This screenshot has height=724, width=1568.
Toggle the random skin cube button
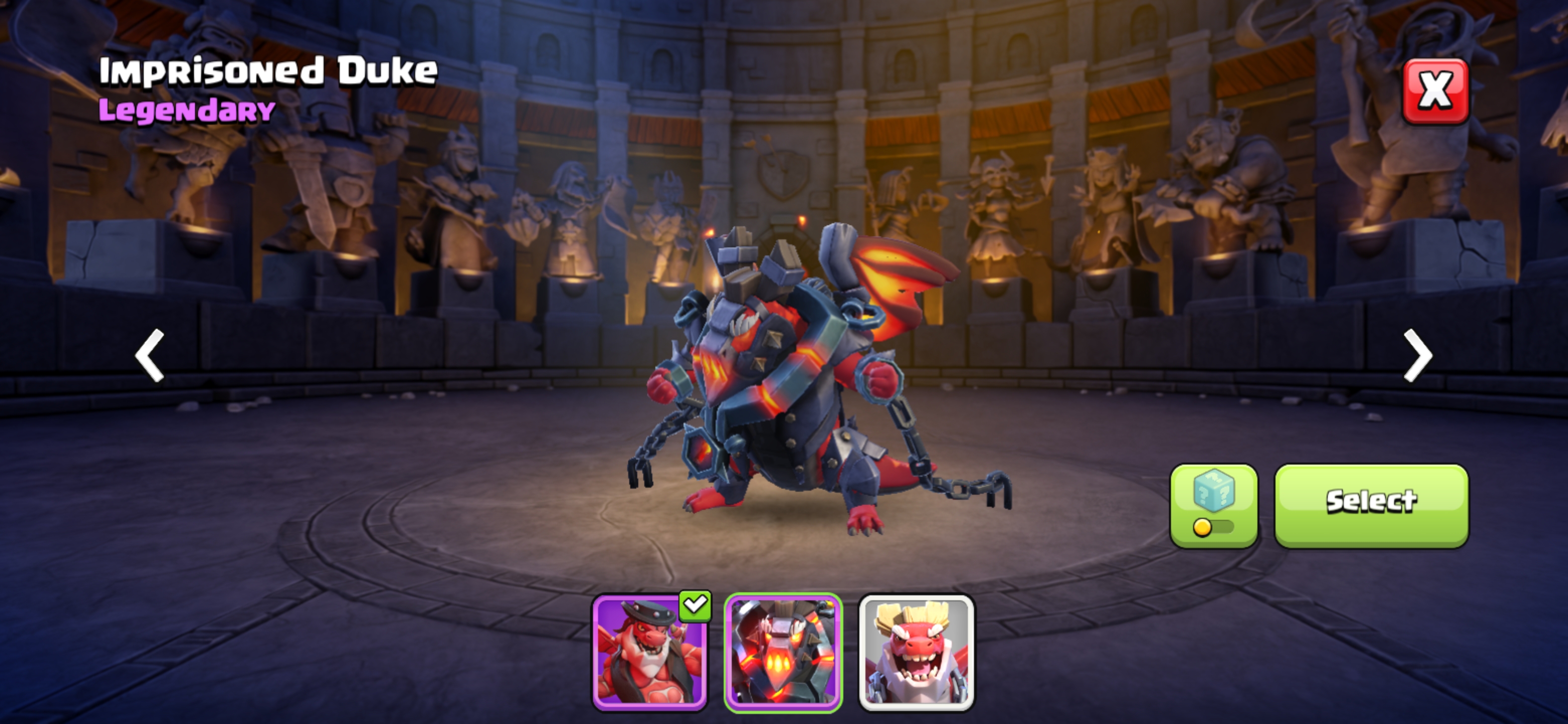(1214, 505)
